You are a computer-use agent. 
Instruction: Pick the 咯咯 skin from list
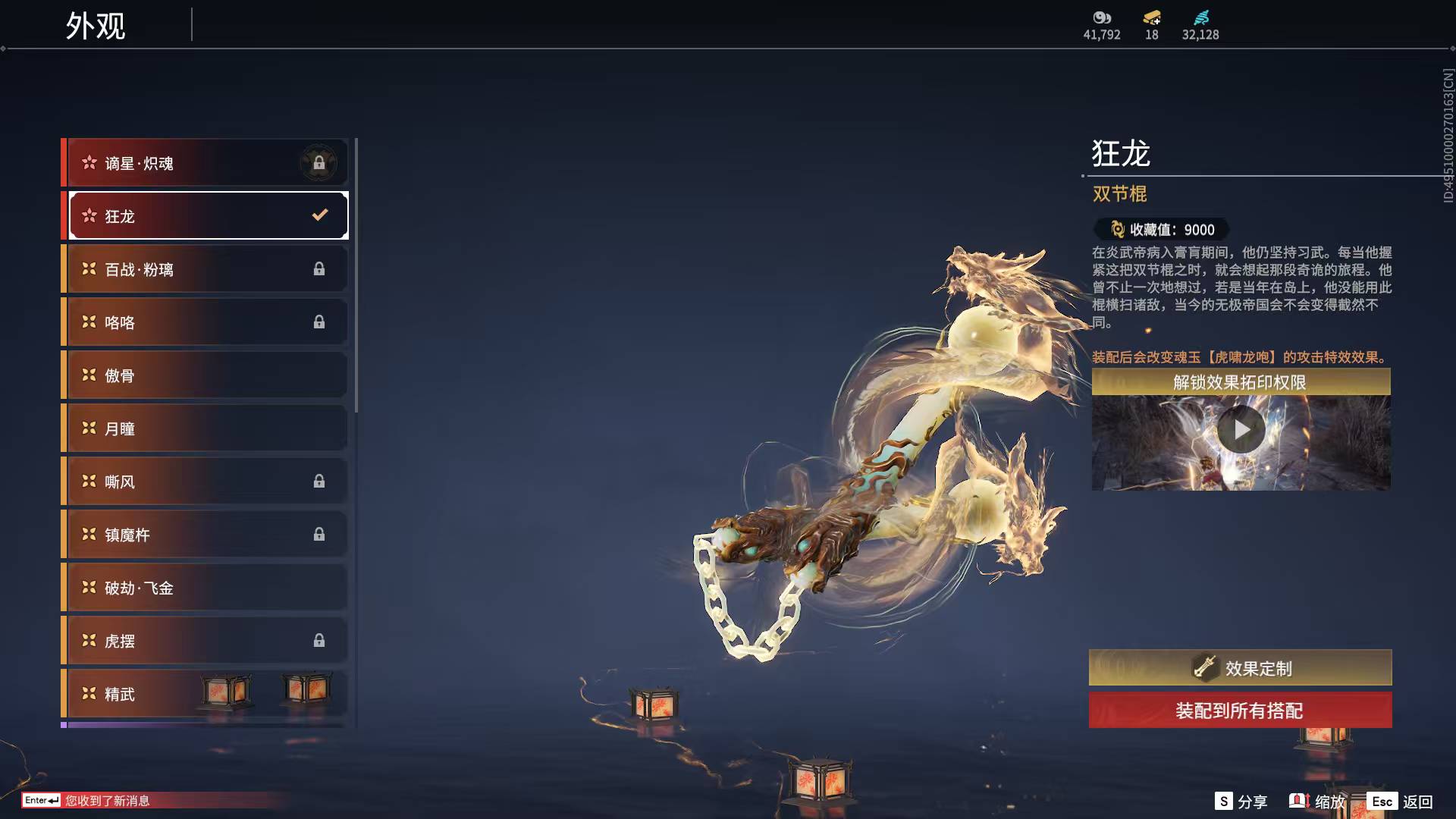point(206,322)
